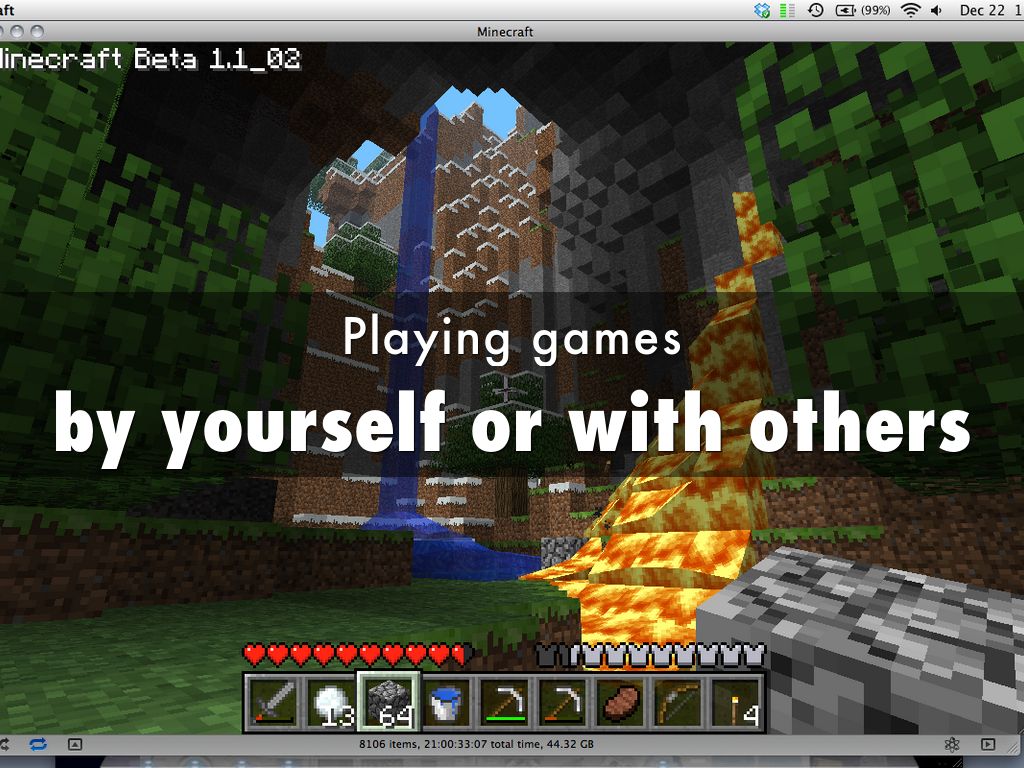The image size is (1024, 768).
Task: Click the Dropbox menu bar icon
Action: (763, 10)
